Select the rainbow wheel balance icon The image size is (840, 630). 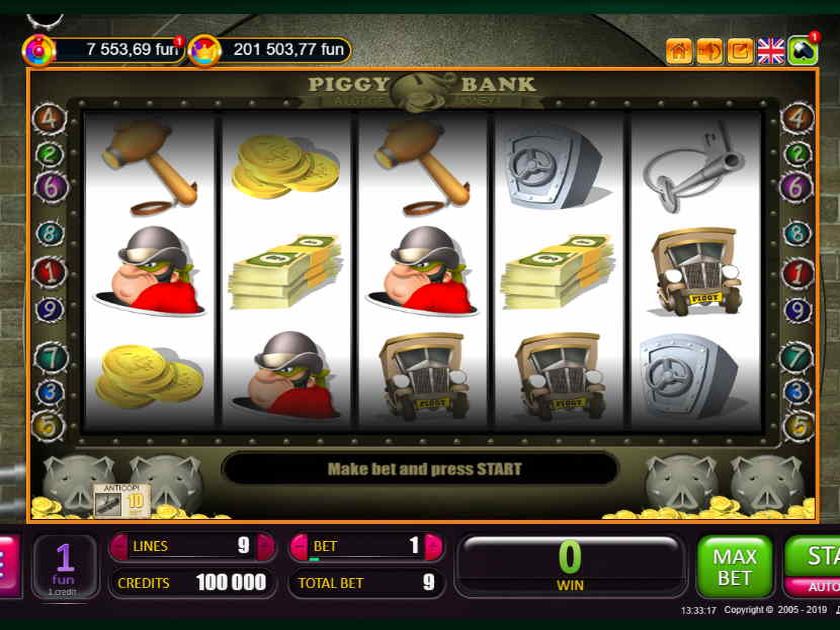click(38, 49)
